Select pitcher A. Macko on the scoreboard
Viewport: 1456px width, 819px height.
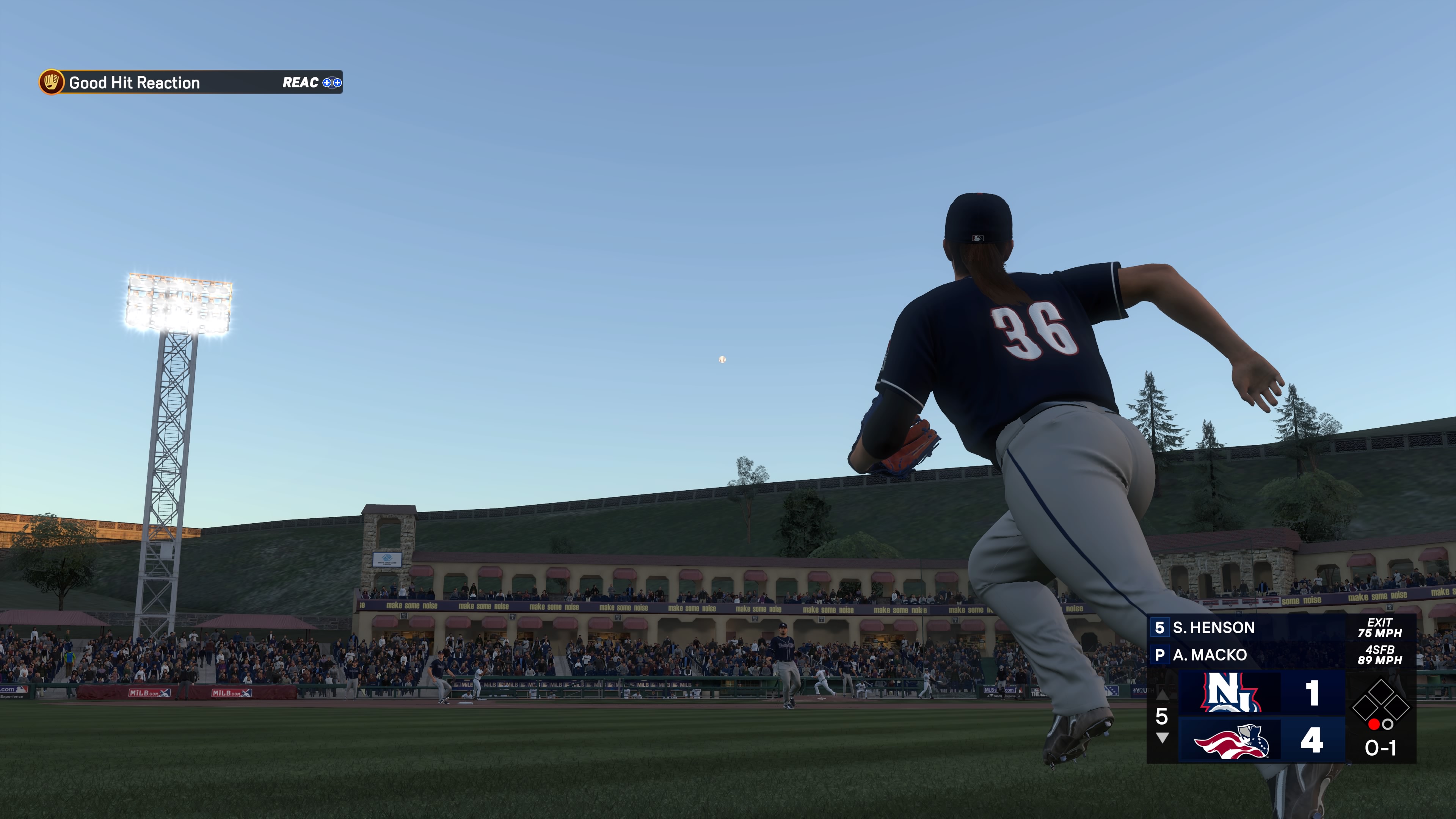[x=1209, y=654]
